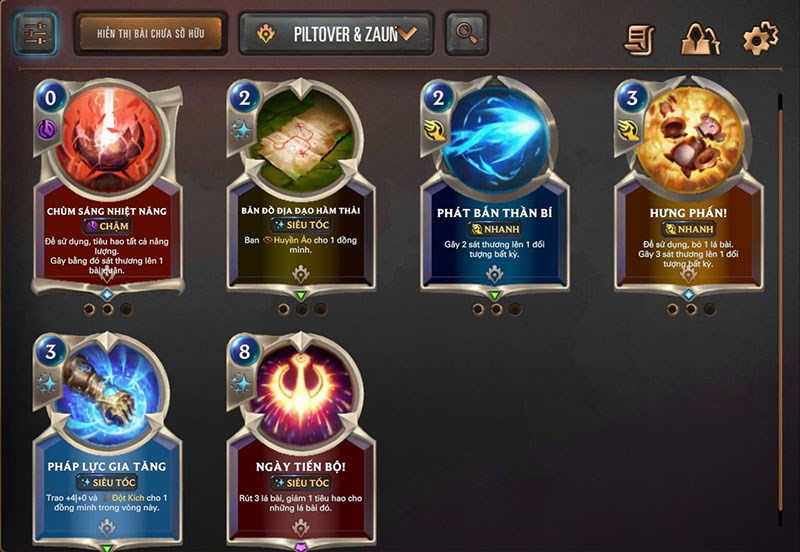Open the card search magnifier
This screenshot has height=552, width=800.
pyautogui.click(x=466, y=33)
